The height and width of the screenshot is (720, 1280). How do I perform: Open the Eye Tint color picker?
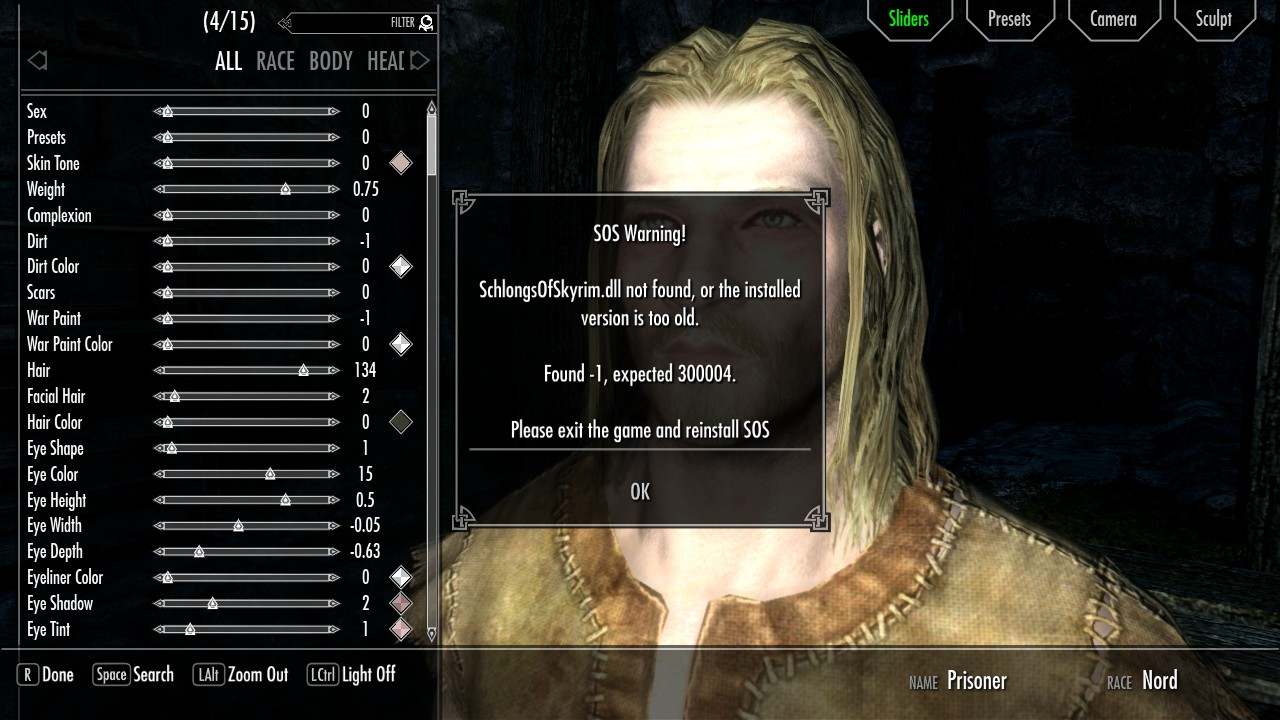tap(400, 629)
